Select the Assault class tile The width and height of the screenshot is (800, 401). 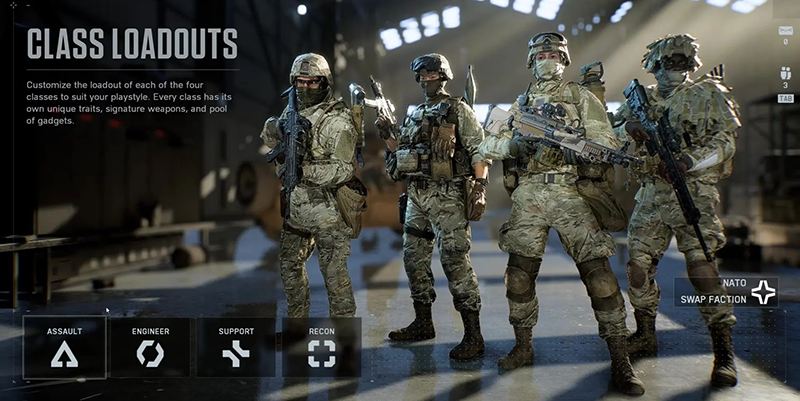64,346
